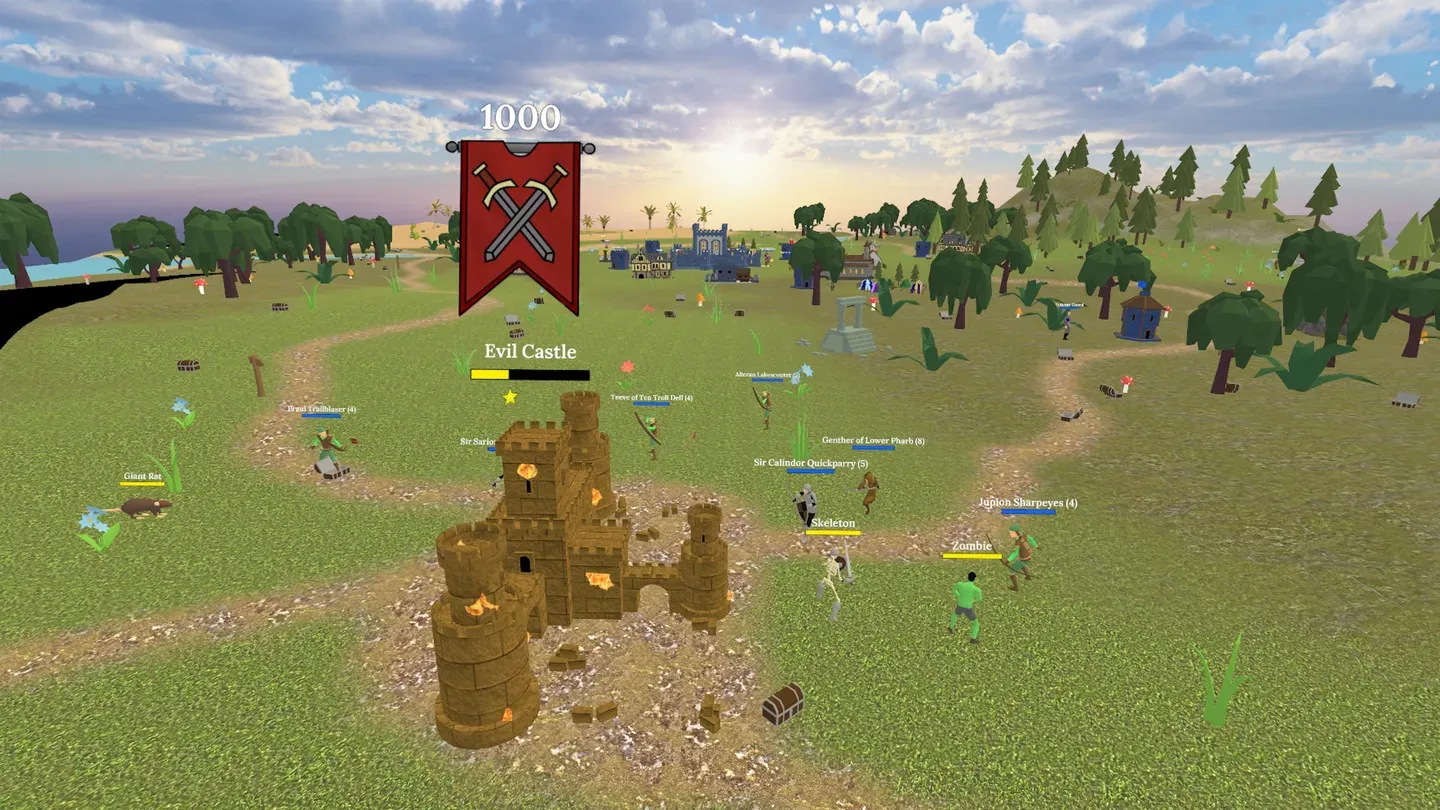Select the gold star marker near the castle
Screen dimensions: 1440x810
pyautogui.click(x=509, y=395)
